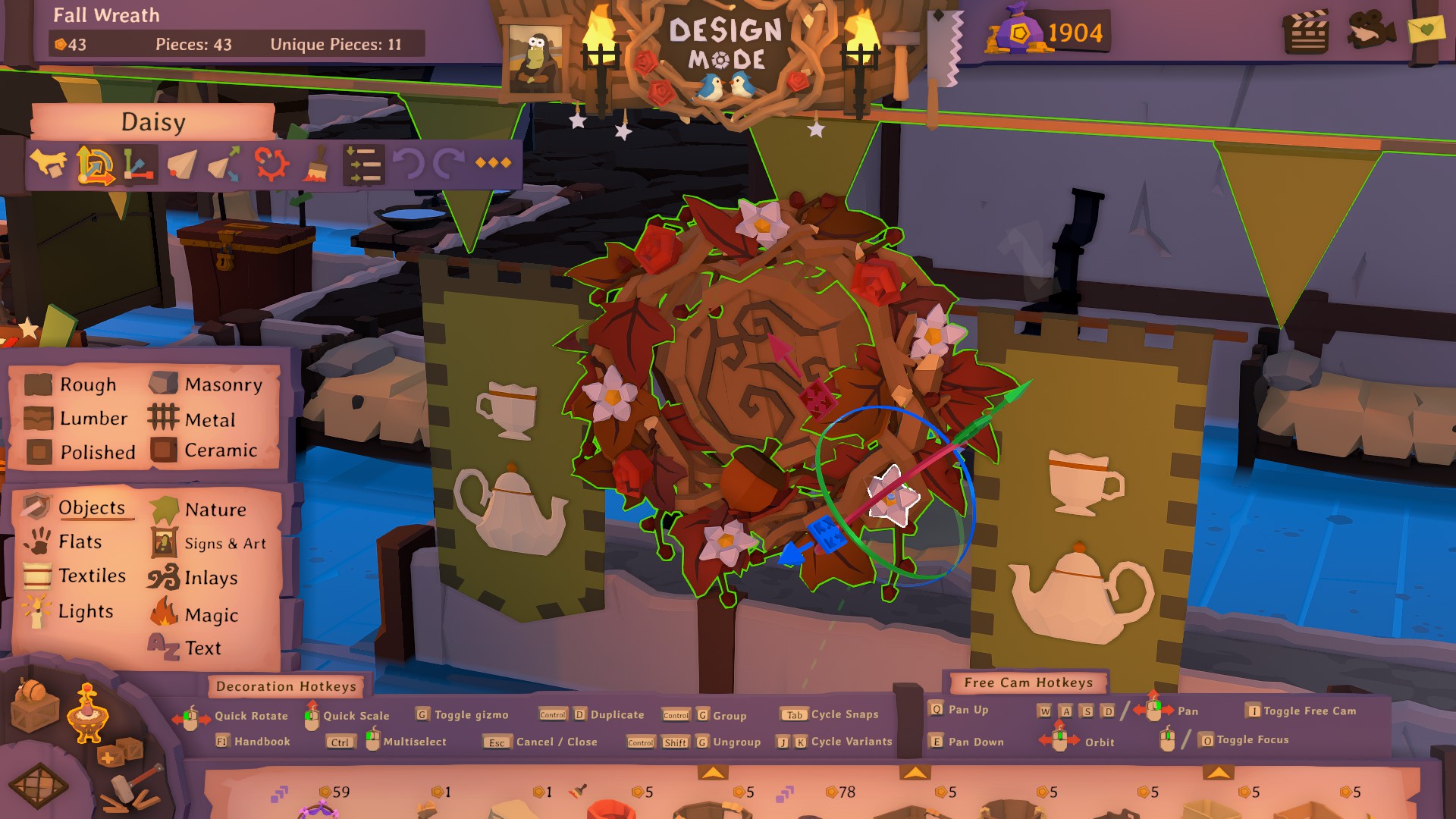The image size is (1456, 819).
Task: Open the ellipsis more-options menu
Action: pyautogui.click(x=493, y=164)
